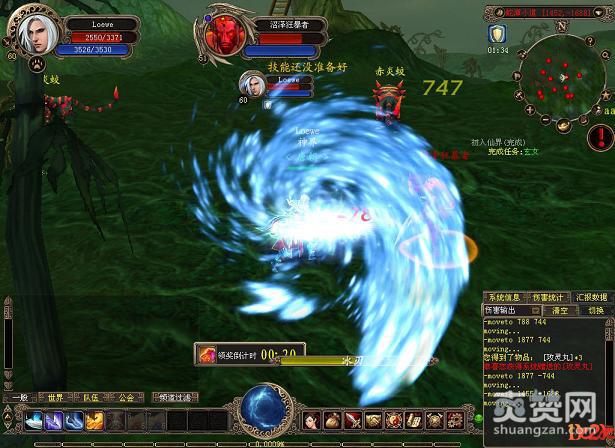Switch to the 伤害统计 tab
This screenshot has width=615, height=448.
(x=546, y=297)
